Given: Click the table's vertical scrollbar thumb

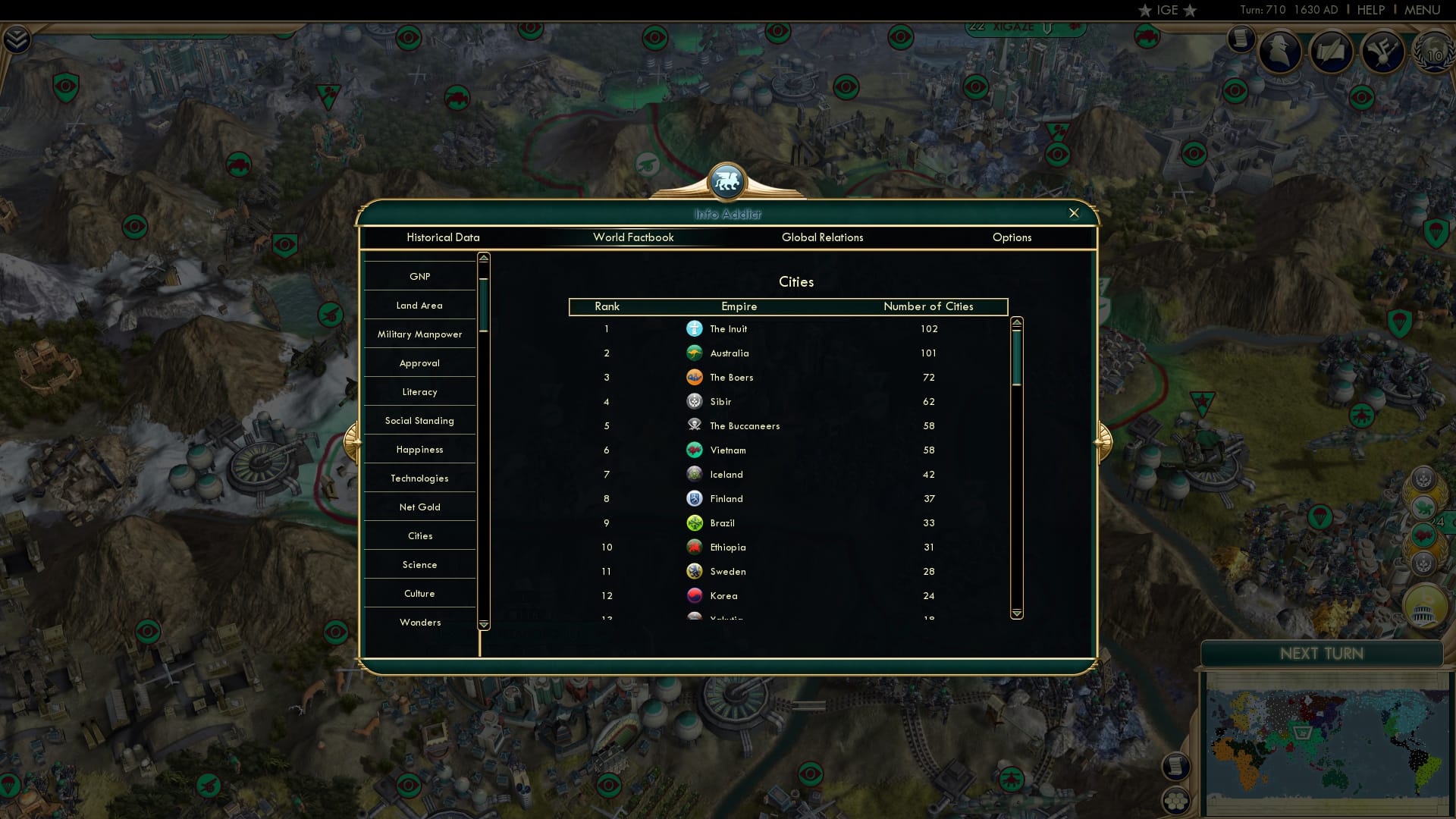Looking at the screenshot, I should click(x=1016, y=356).
